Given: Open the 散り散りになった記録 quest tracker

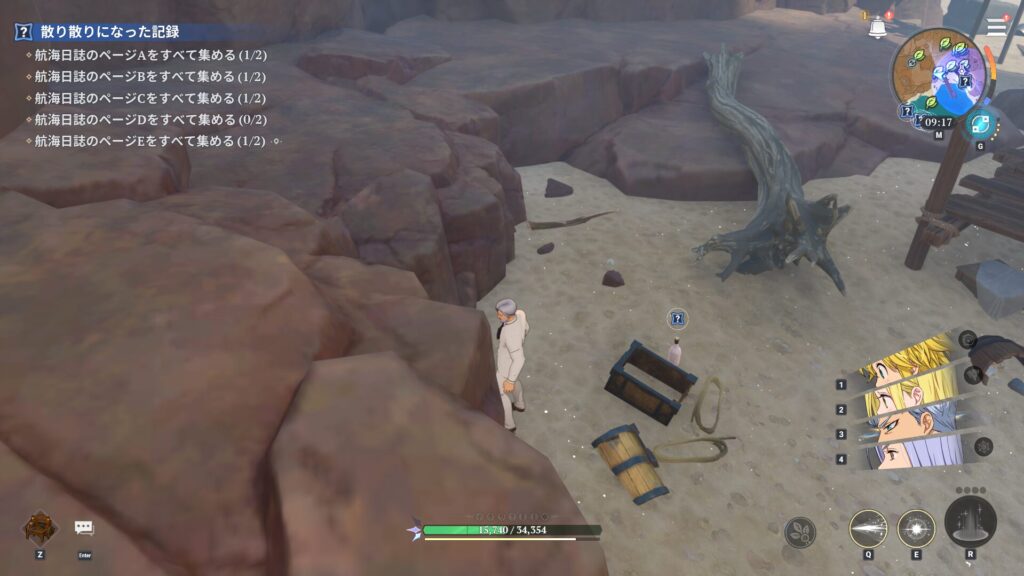Looking at the screenshot, I should click(97, 32).
